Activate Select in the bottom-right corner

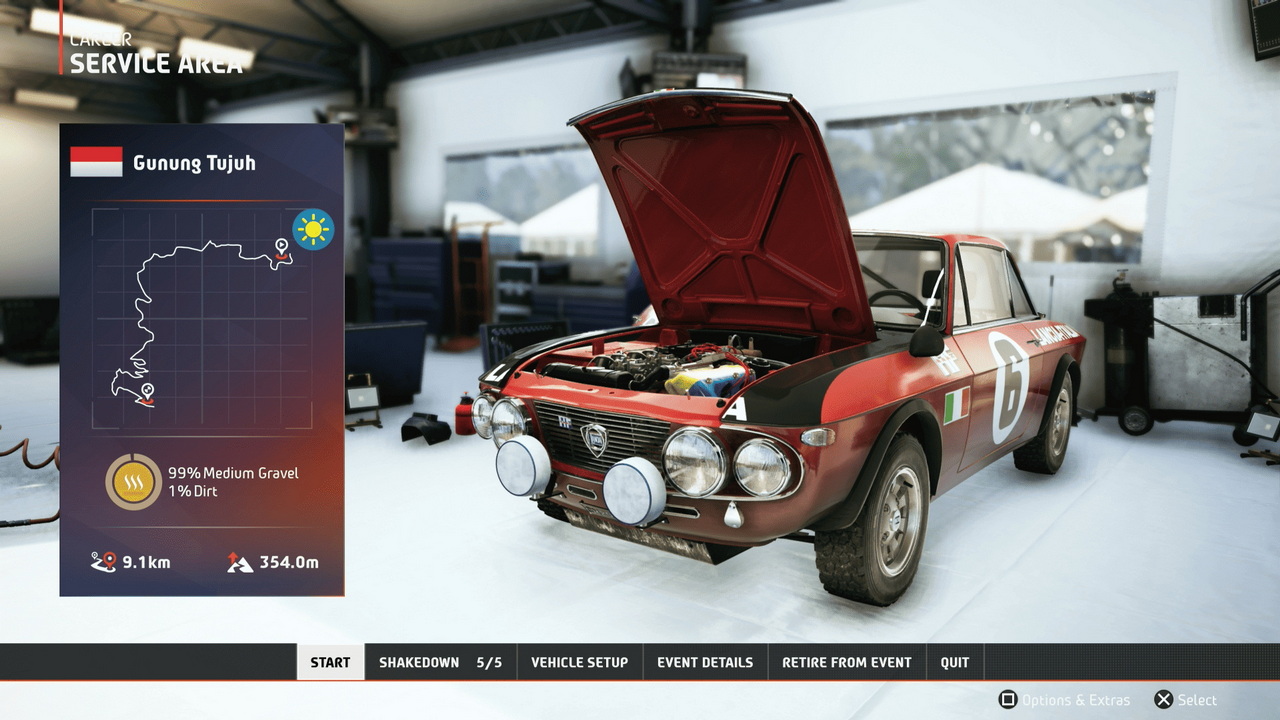tap(1186, 700)
